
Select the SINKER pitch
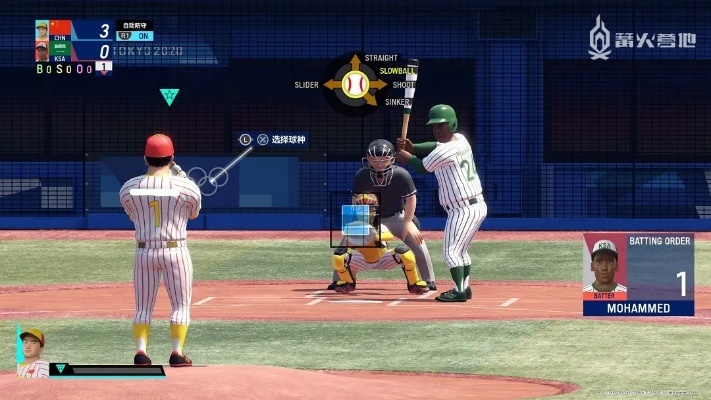pos(397,101)
